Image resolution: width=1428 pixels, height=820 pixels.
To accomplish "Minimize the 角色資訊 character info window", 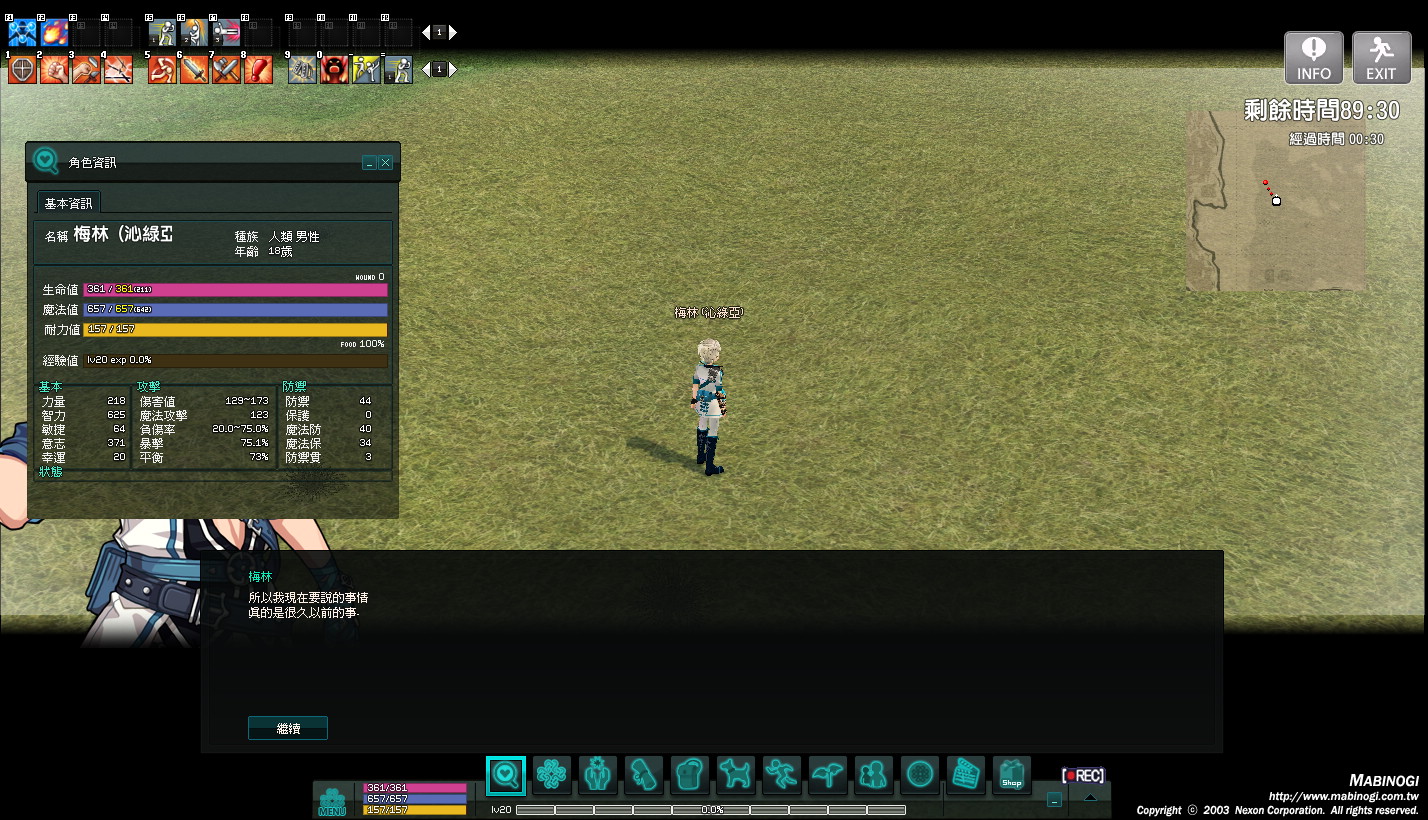I will (x=369, y=163).
